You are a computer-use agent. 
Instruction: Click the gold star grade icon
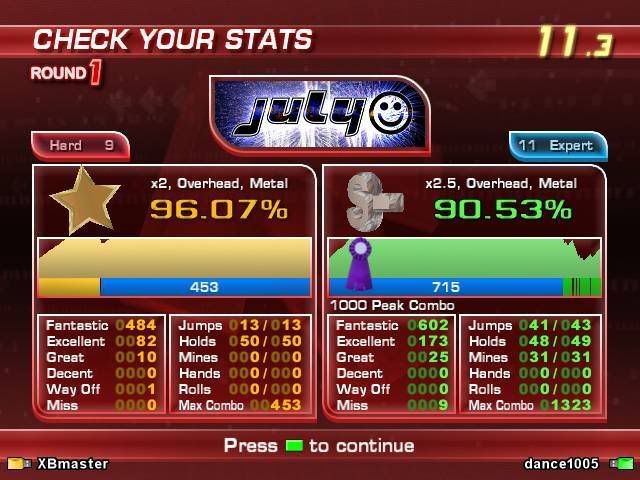pos(85,200)
